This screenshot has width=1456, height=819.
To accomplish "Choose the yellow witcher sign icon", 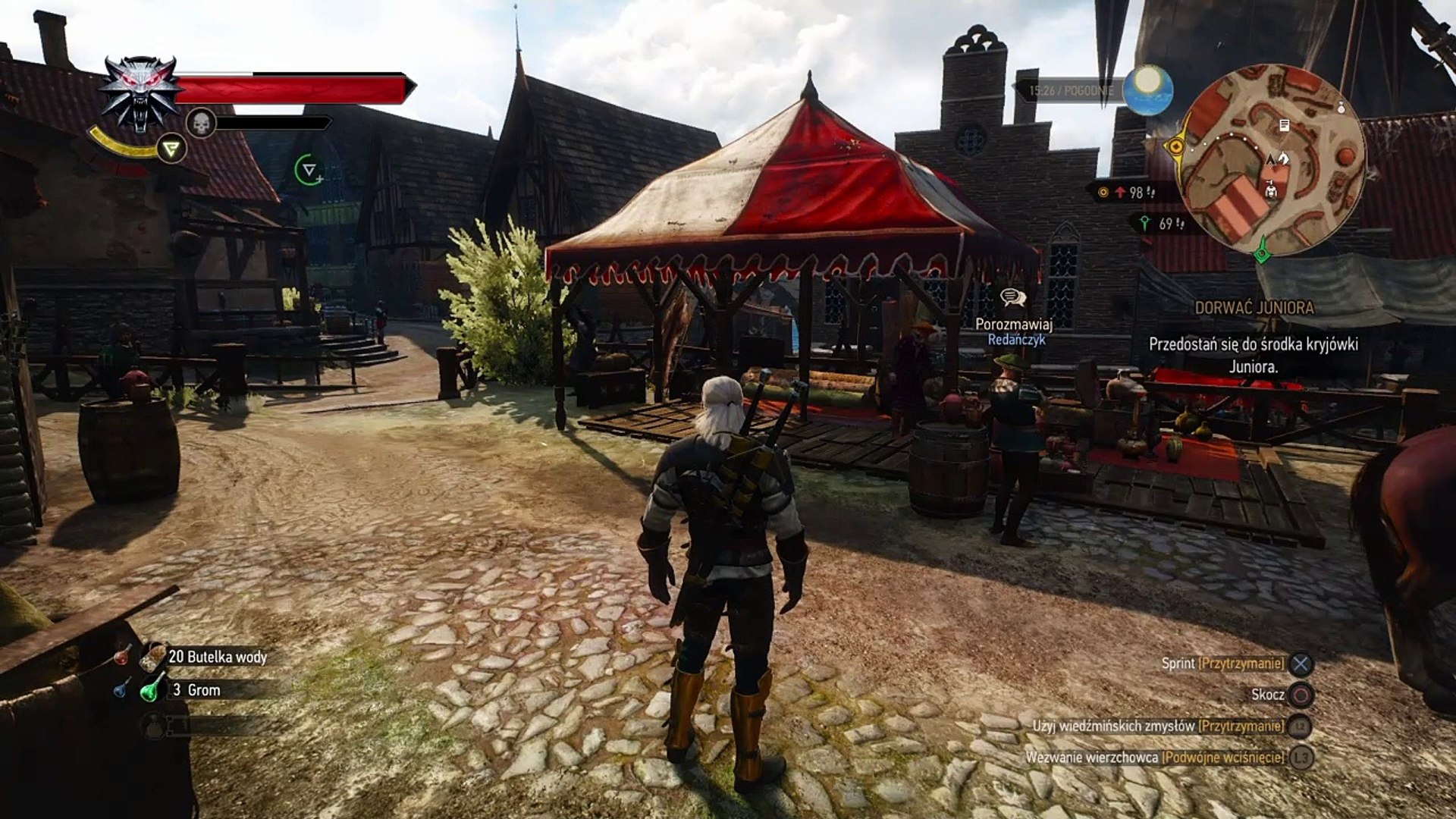I will [172, 148].
